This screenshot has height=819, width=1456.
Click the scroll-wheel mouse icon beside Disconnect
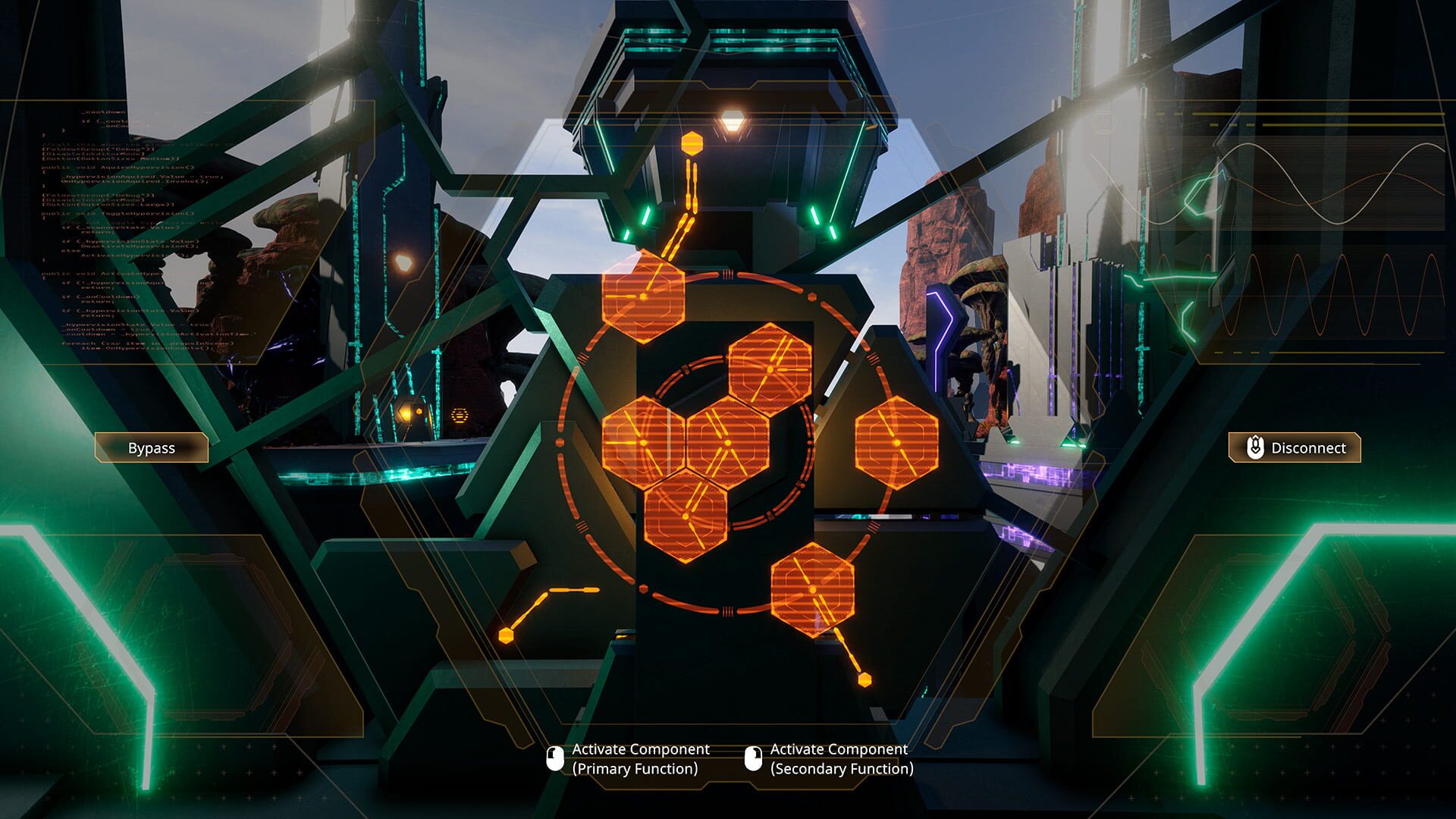point(1256,448)
